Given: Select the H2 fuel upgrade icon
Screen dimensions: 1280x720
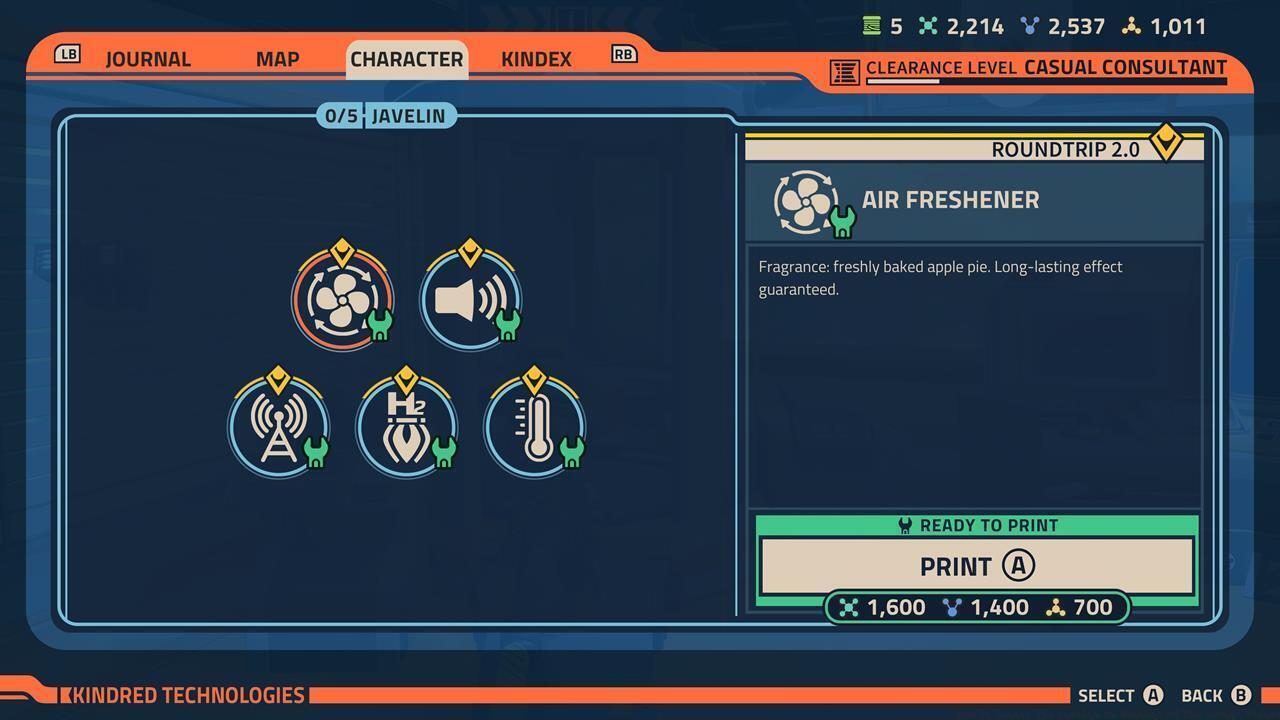Looking at the screenshot, I should tap(407, 425).
